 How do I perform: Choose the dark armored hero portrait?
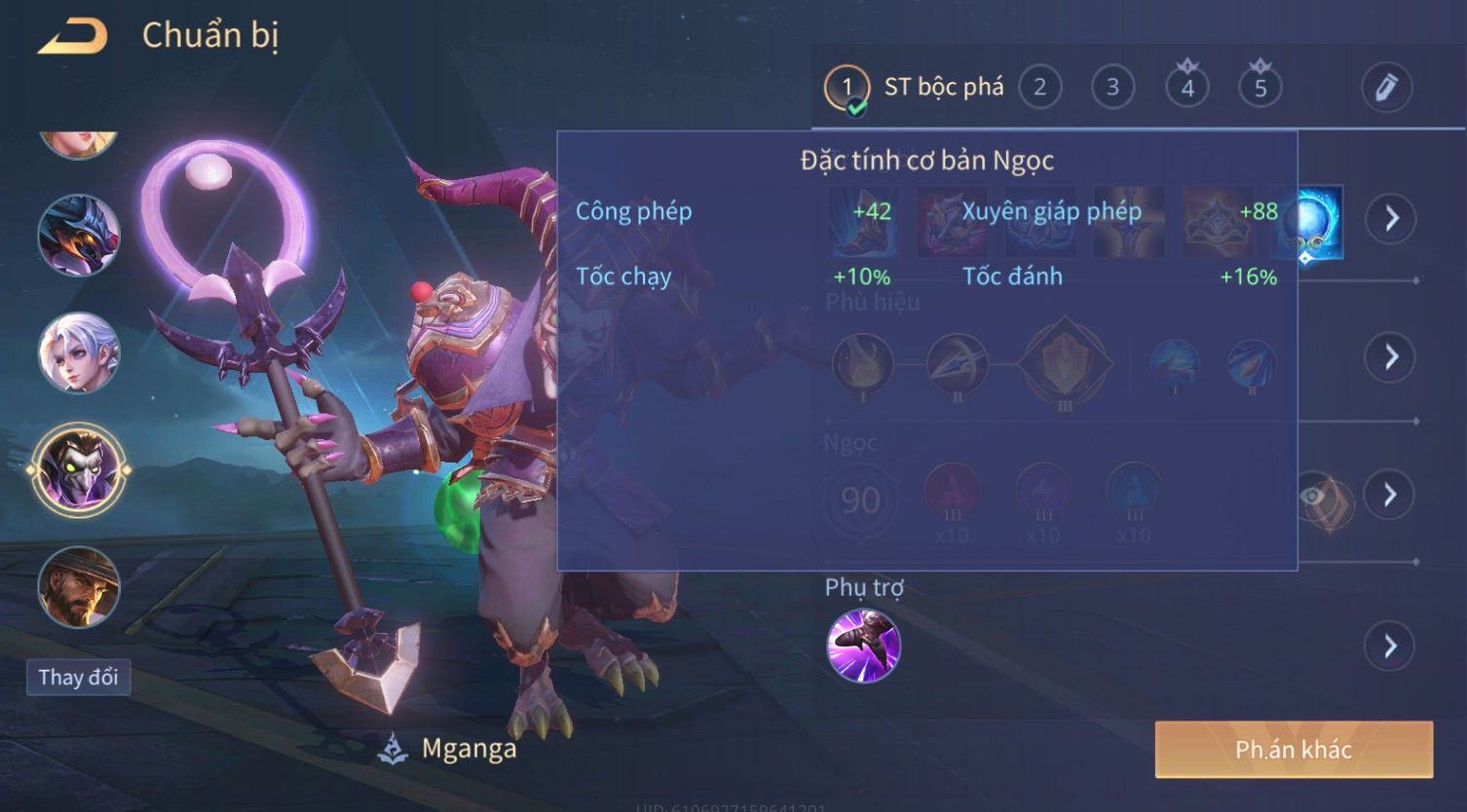click(x=79, y=235)
